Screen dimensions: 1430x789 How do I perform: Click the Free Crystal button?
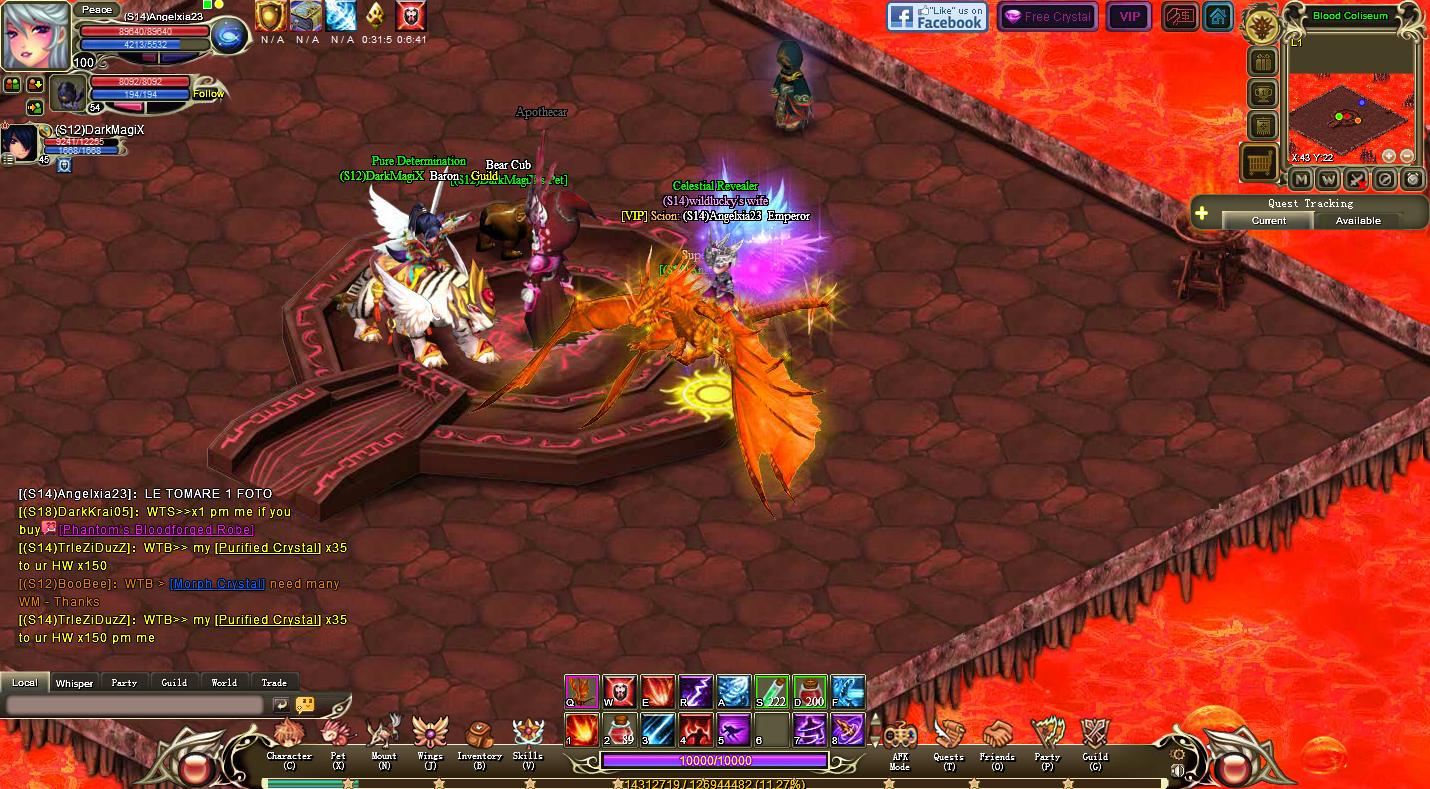[x=1047, y=17]
